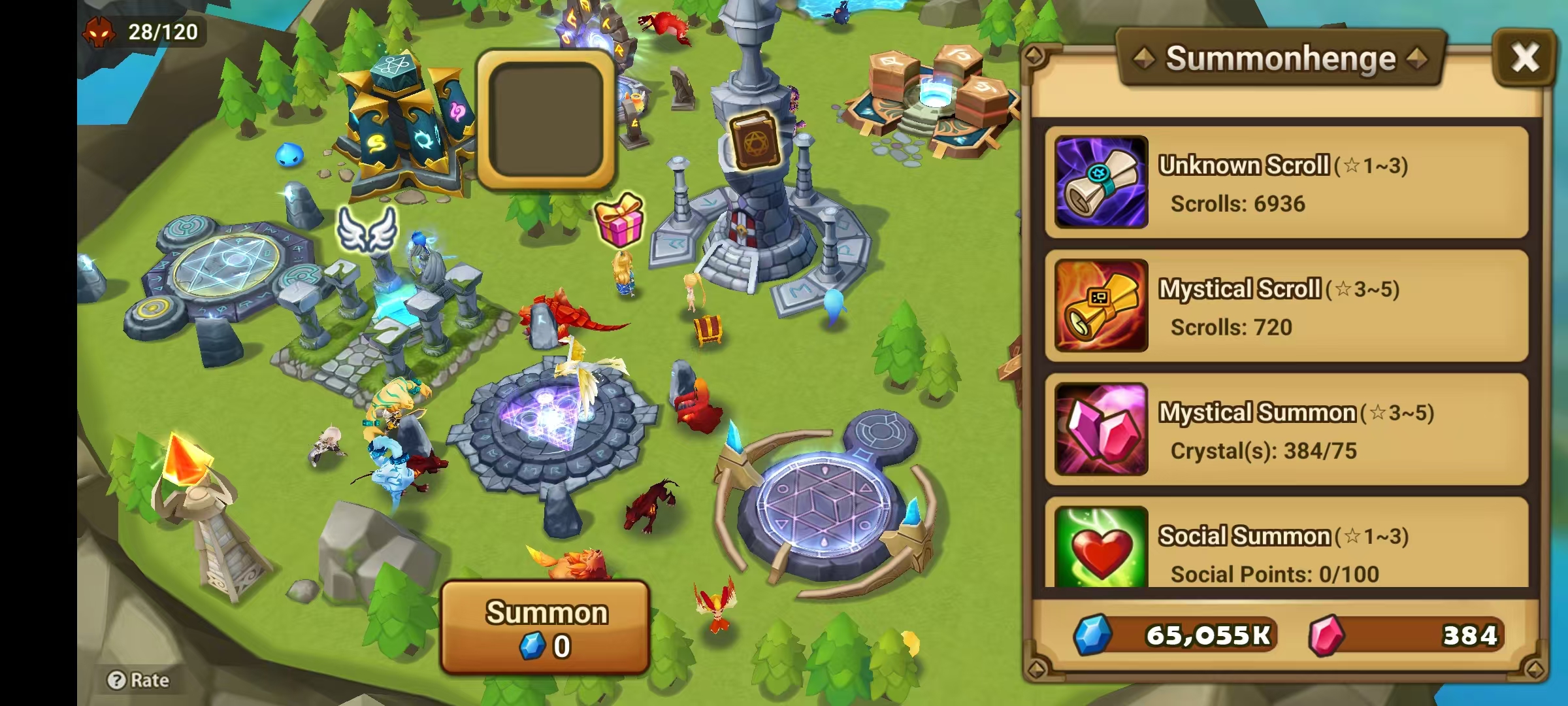Open the Rate option
The image size is (1568, 706).
coord(137,681)
